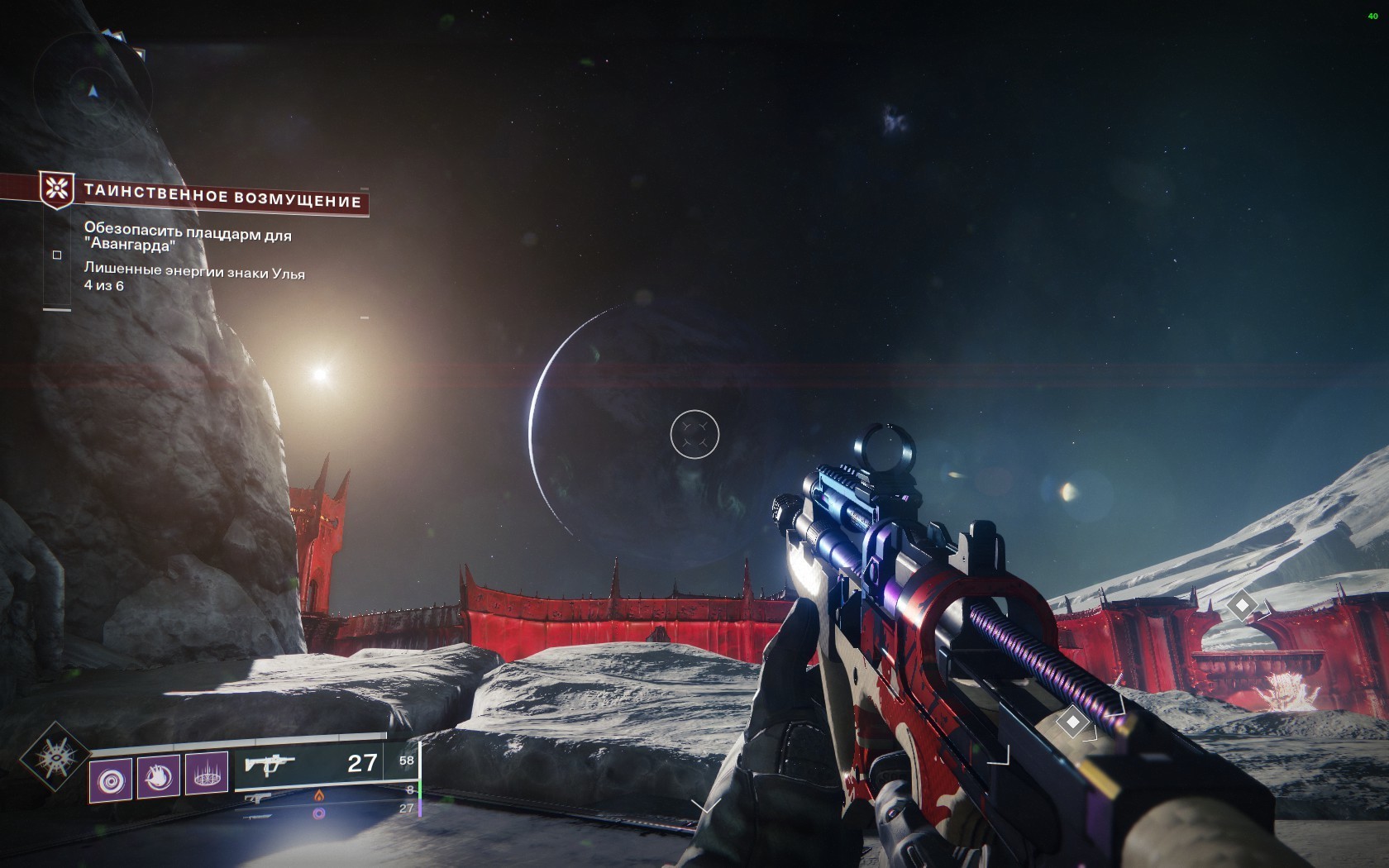Viewport: 1389px width, 868px height.
Task: Select the waypoint diamond above the red arch
Action: (x=1241, y=606)
